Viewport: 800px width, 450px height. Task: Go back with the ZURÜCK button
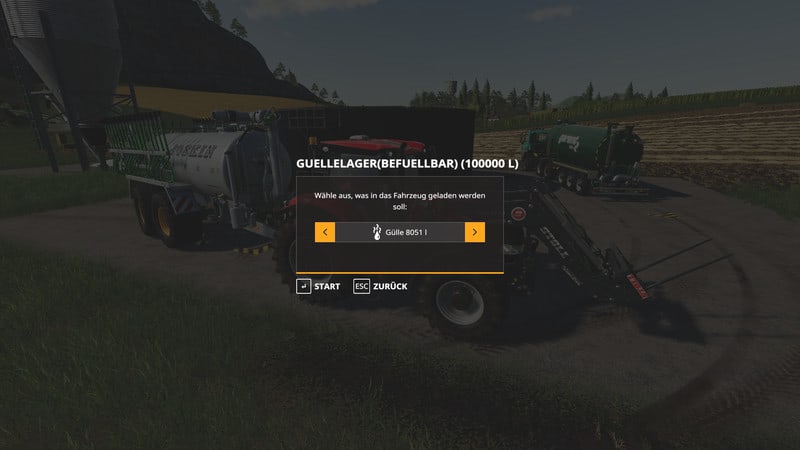click(x=380, y=287)
